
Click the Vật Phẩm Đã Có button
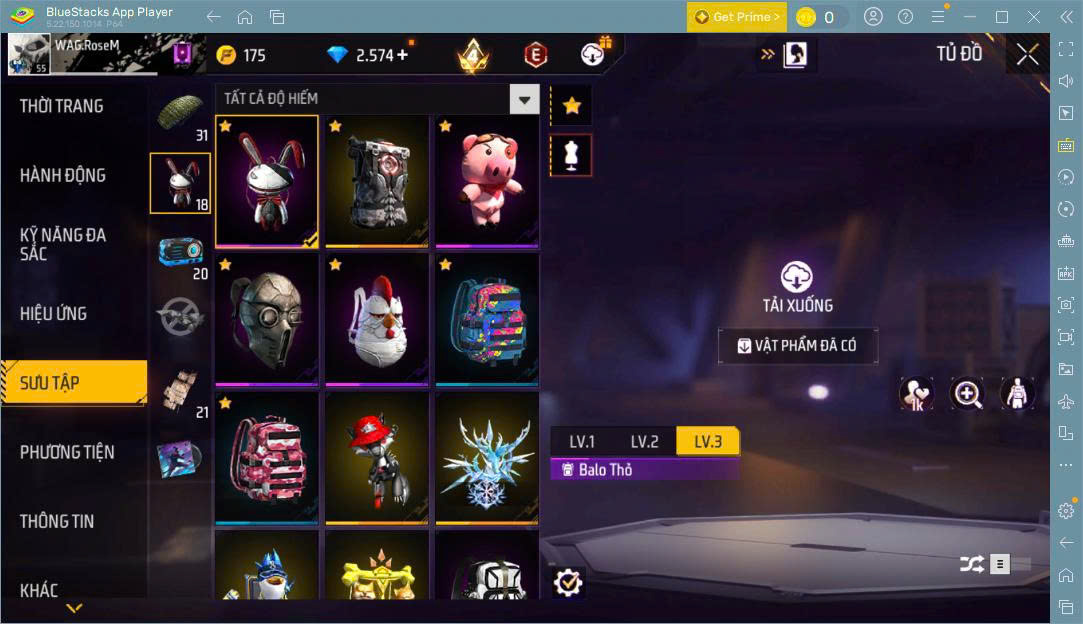798,346
